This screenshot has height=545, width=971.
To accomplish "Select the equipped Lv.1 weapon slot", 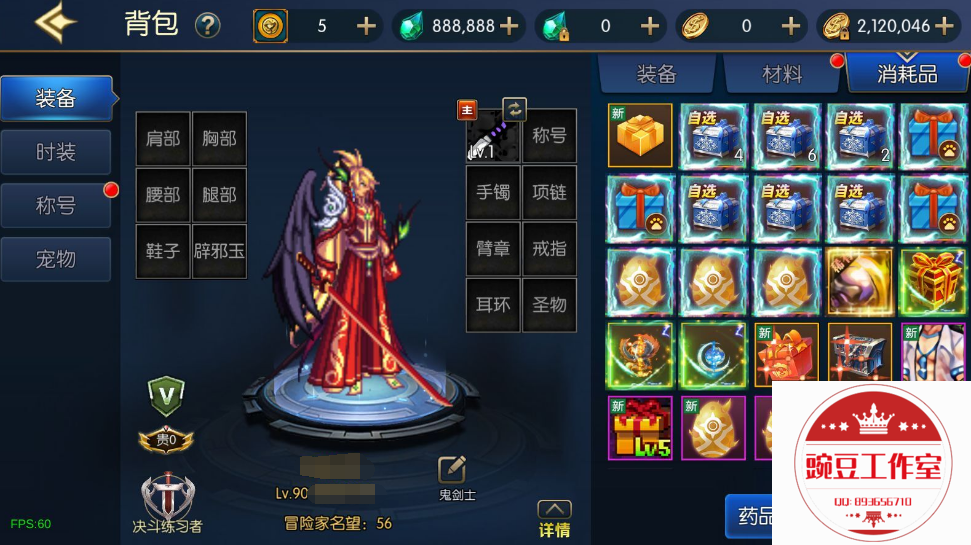I will (x=492, y=135).
